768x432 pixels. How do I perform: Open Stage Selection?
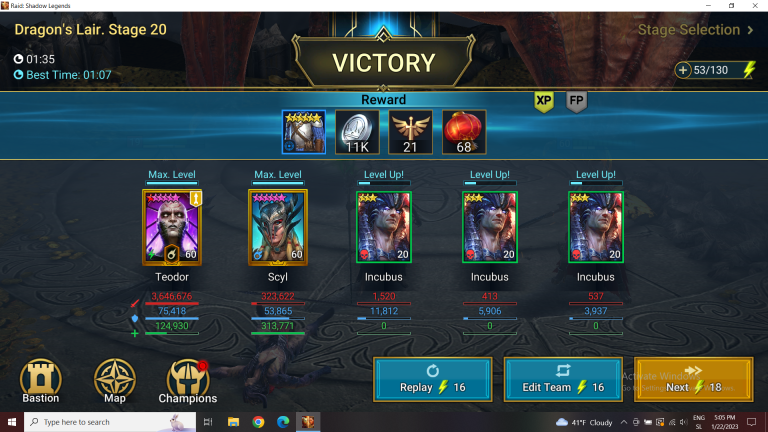(696, 30)
